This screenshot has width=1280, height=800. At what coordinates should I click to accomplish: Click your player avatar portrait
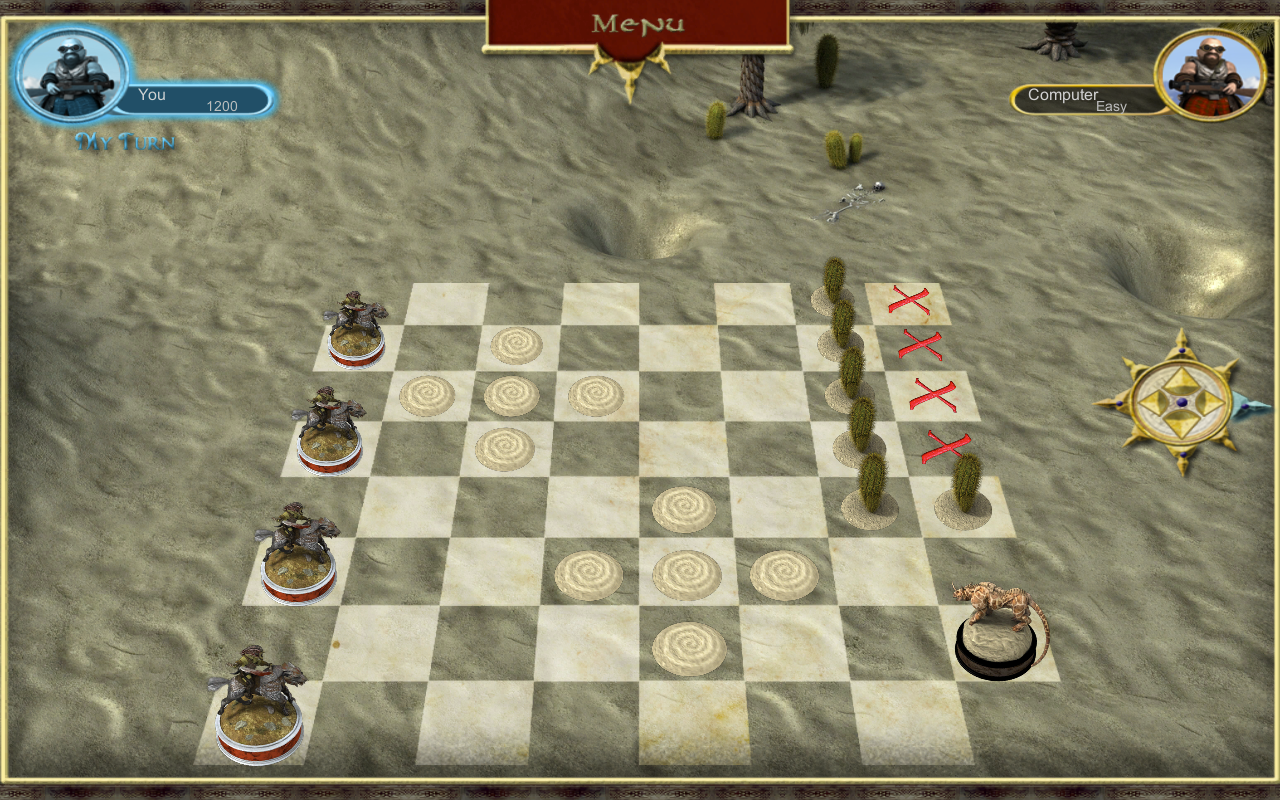pyautogui.click(x=70, y=70)
